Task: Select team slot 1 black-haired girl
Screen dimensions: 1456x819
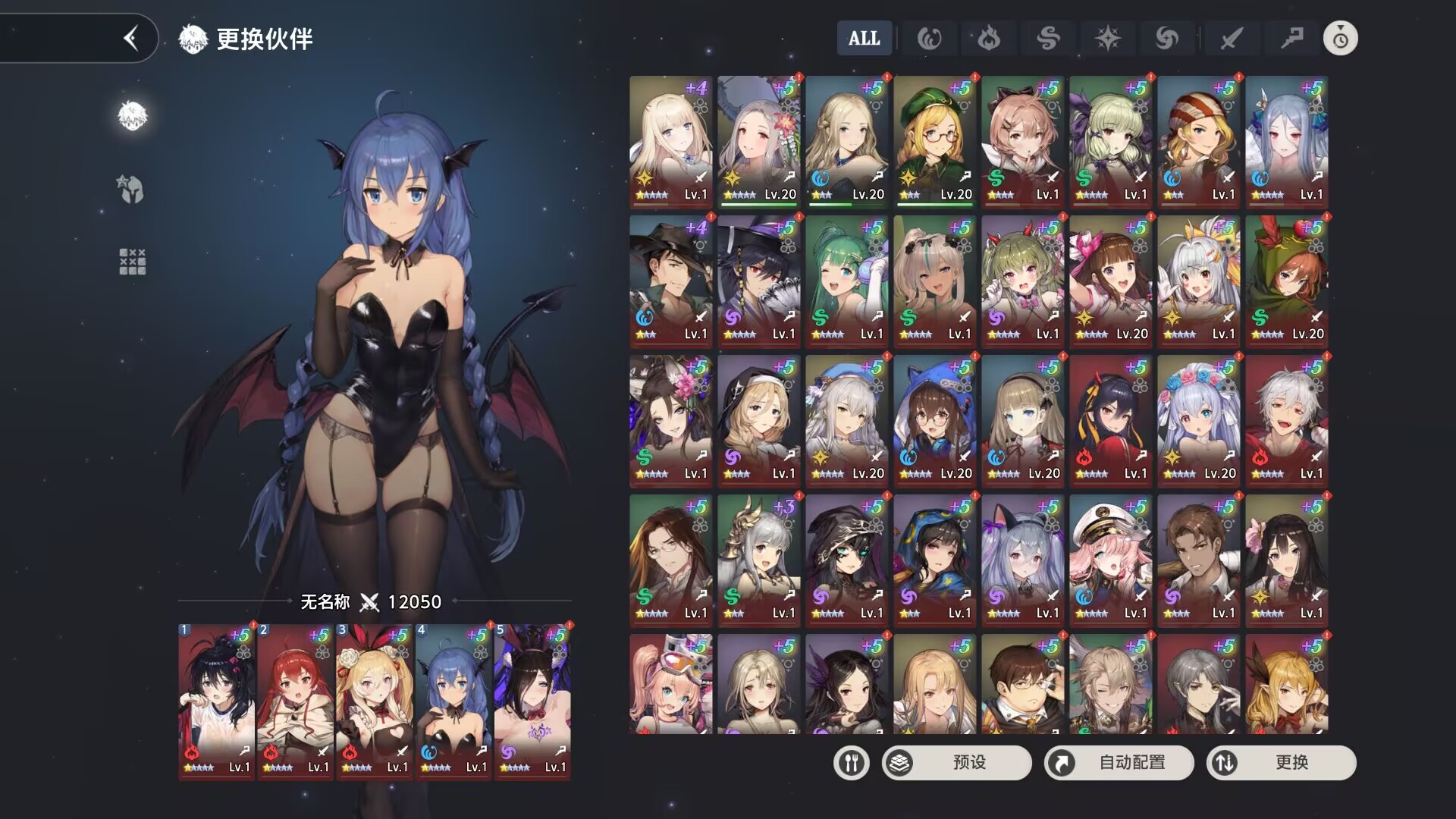Action: tap(216, 701)
